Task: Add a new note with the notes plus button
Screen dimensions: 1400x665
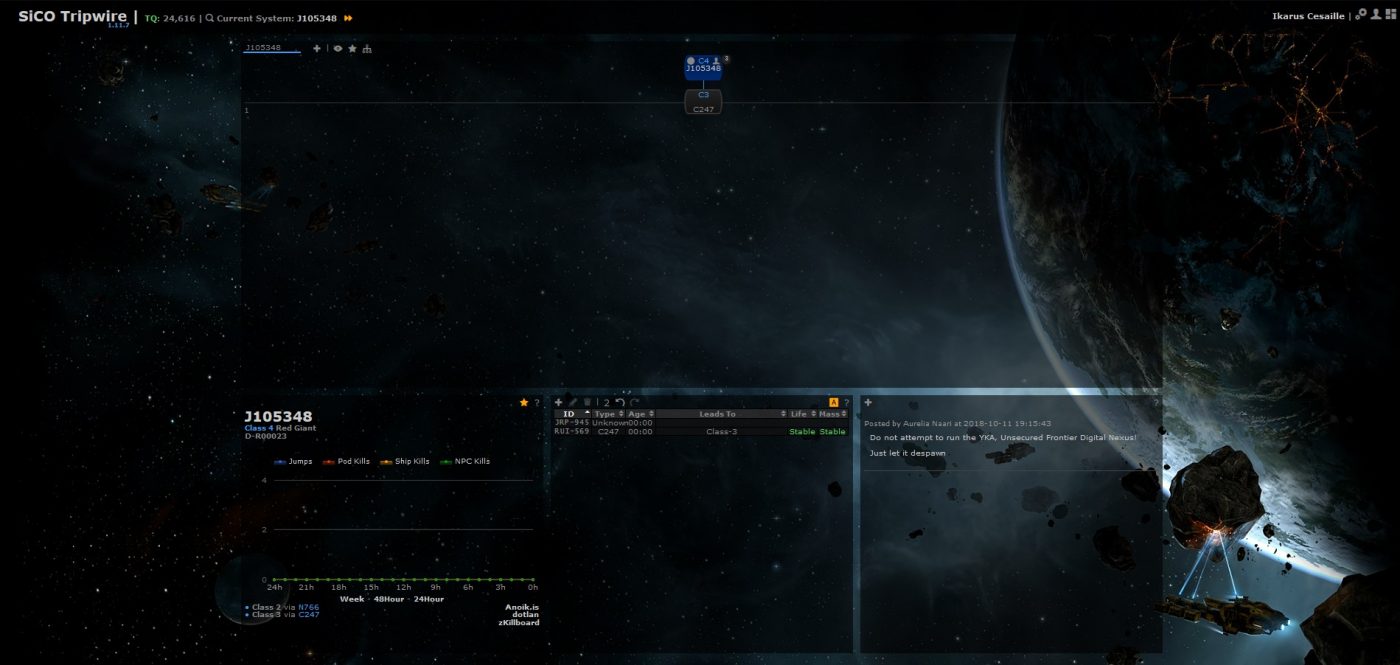Action: [x=868, y=402]
